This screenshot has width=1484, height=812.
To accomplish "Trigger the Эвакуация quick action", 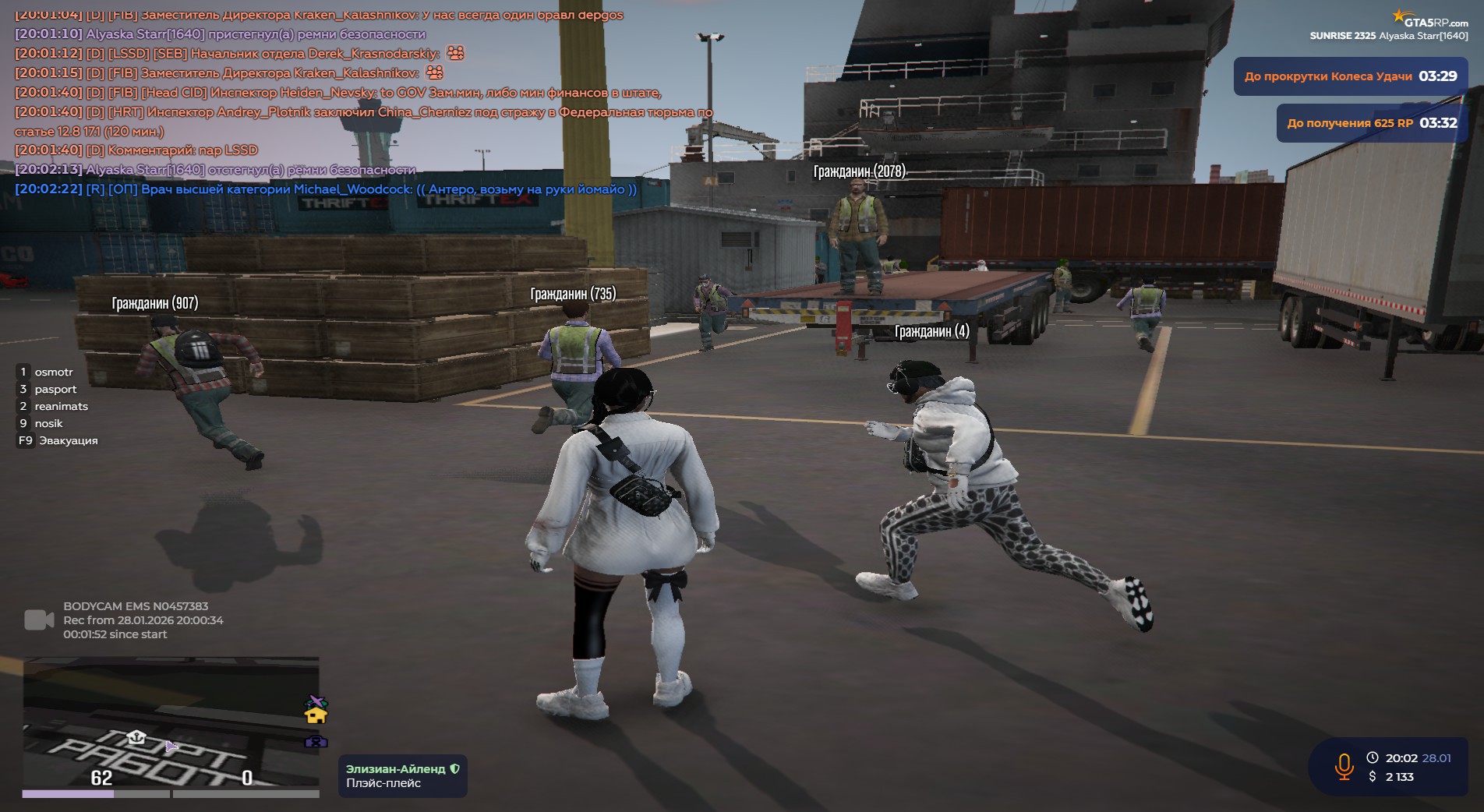I will click(68, 441).
